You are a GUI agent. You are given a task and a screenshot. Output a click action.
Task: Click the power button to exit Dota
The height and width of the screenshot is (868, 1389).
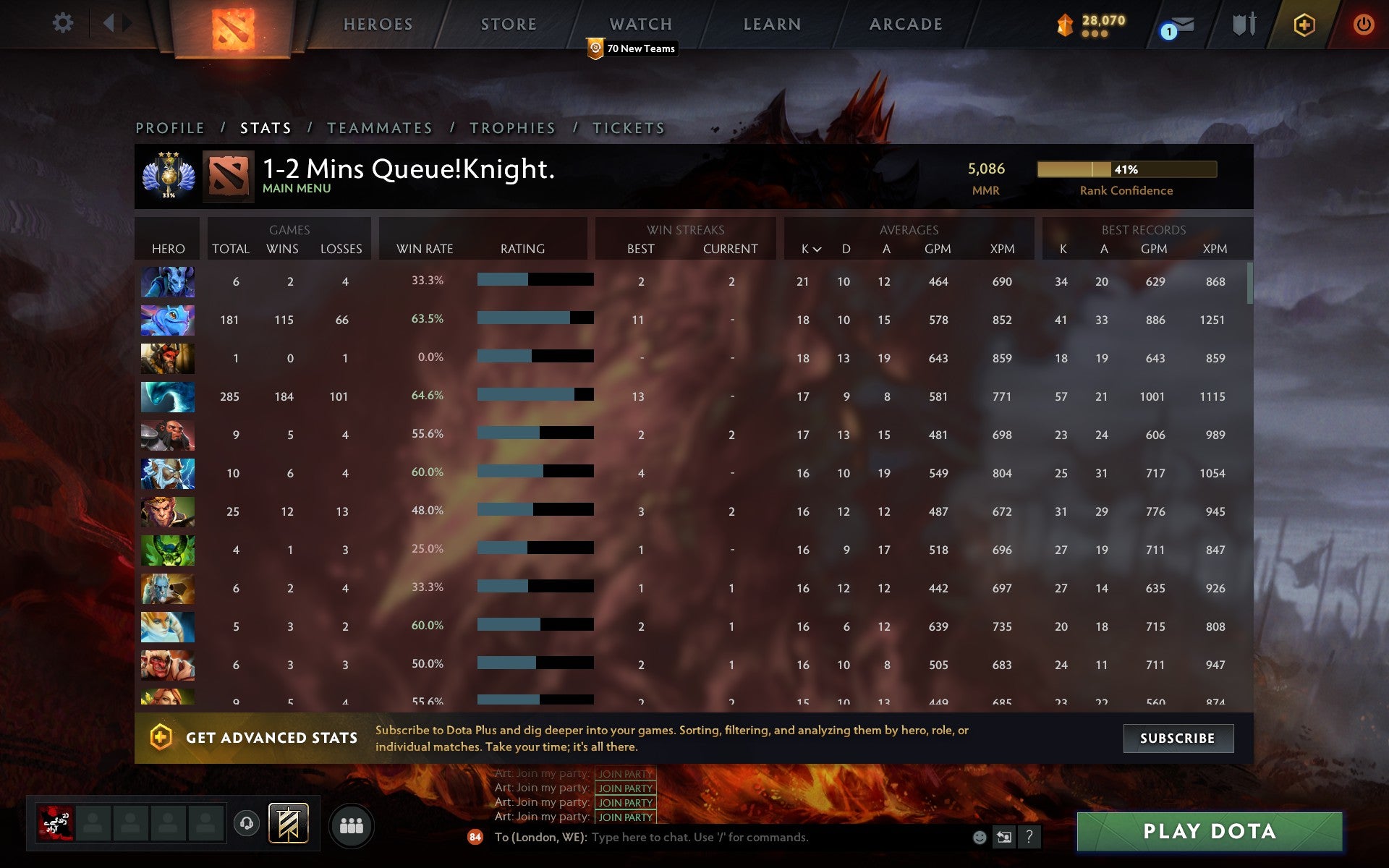coord(1363,22)
